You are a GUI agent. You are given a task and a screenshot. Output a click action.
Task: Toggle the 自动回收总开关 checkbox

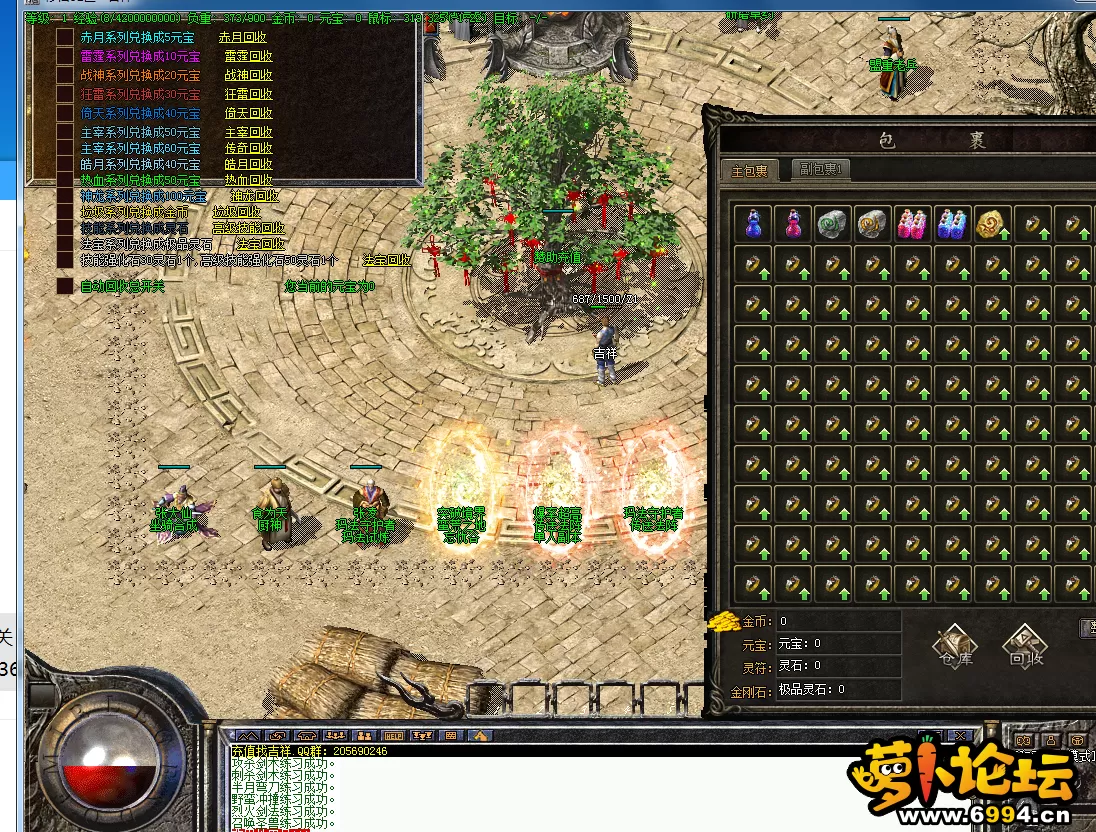click(x=65, y=286)
